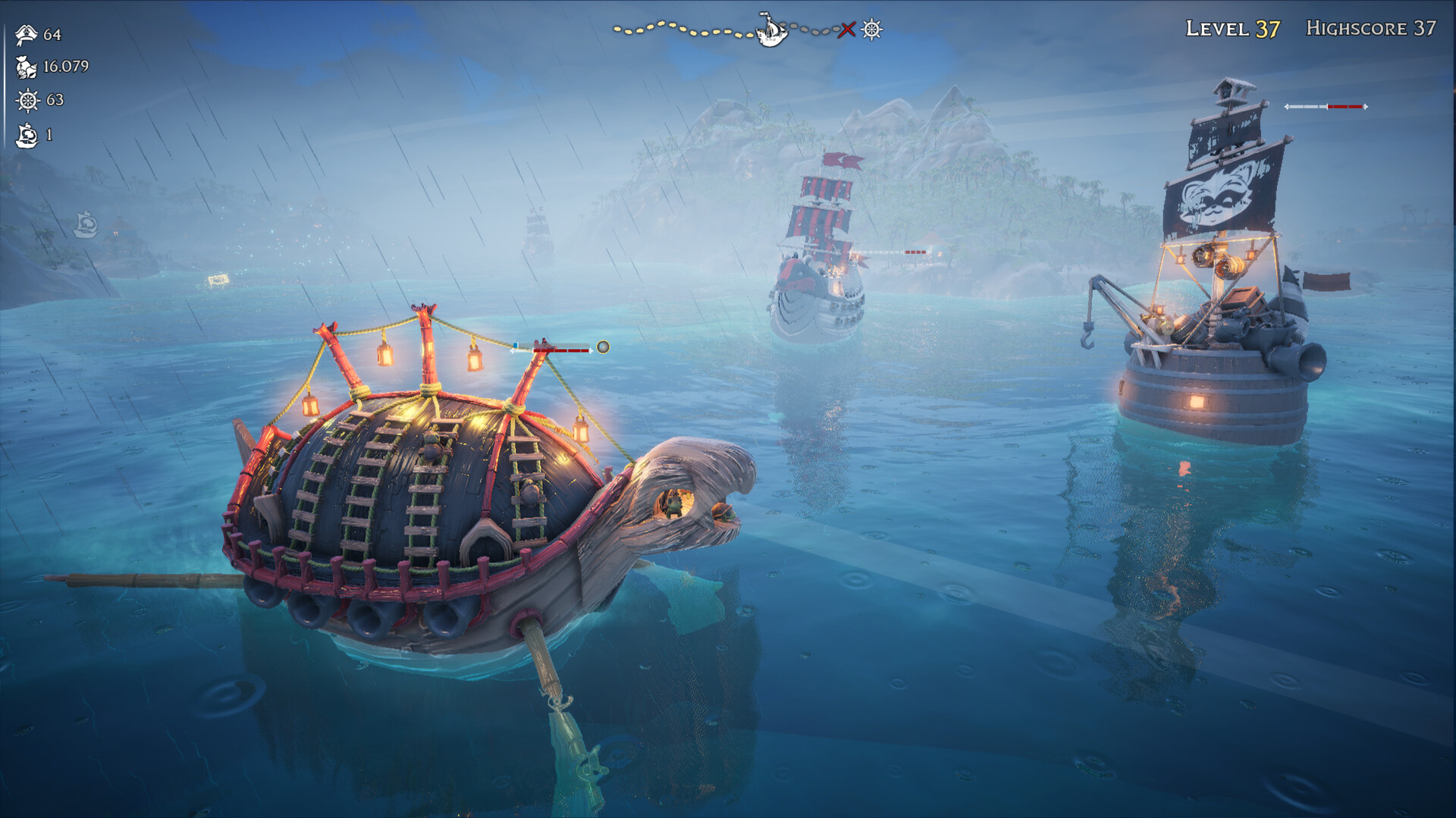Click the ship's wheel at the track's end
The width and height of the screenshot is (1456, 818).
pos(872,30)
